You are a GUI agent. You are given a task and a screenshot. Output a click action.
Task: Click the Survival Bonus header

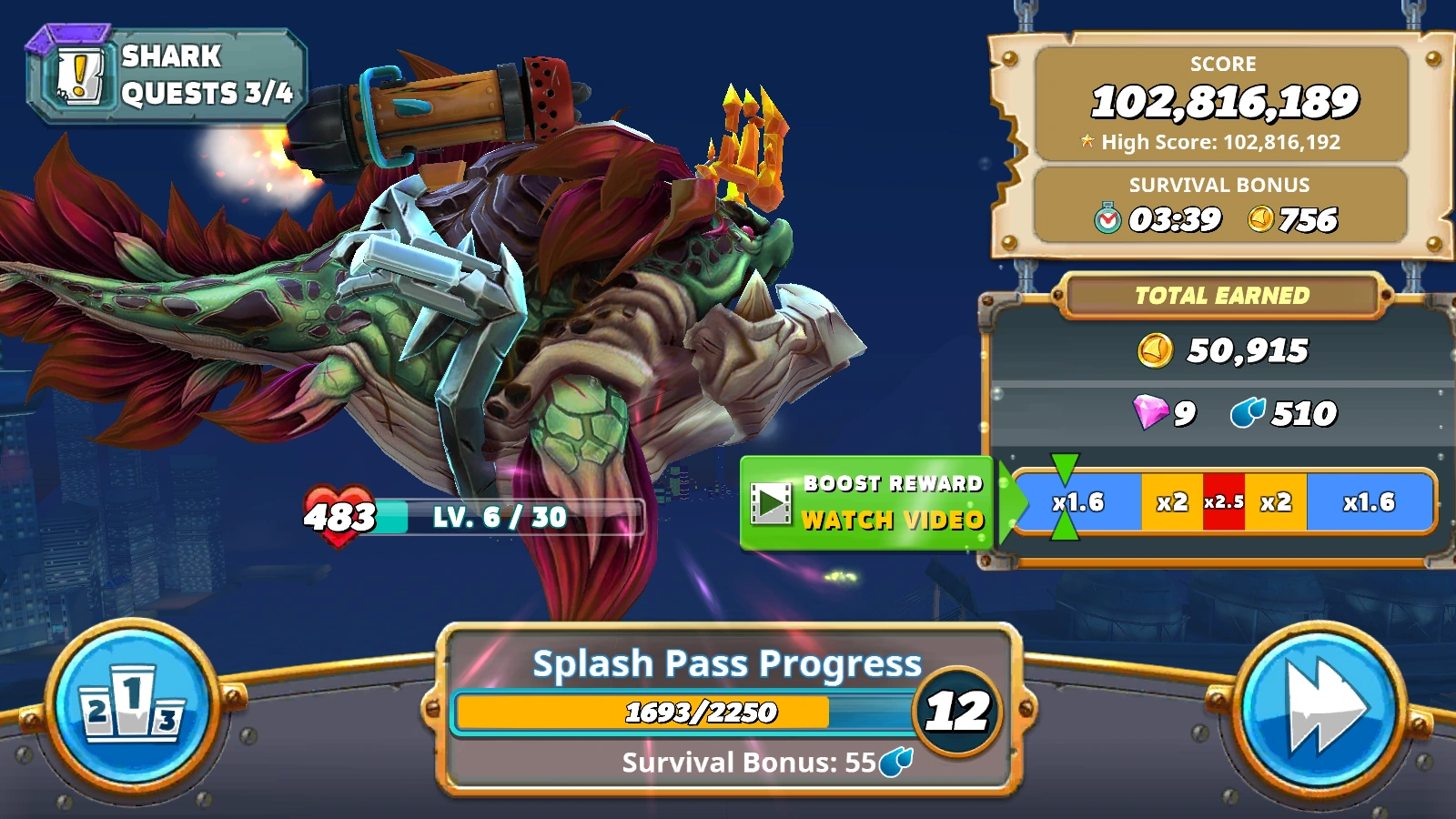click(1219, 186)
